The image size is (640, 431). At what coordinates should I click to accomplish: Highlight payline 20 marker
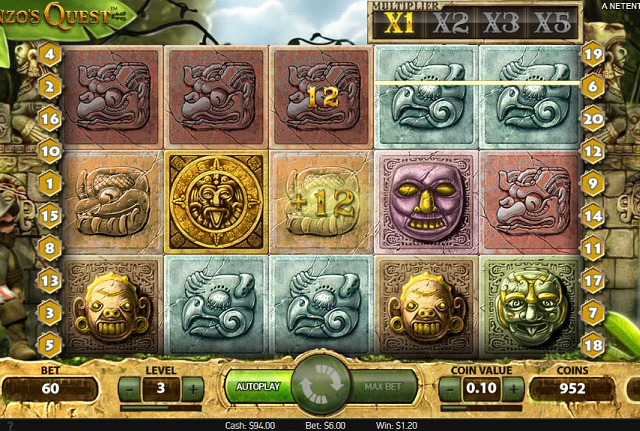pos(592,119)
